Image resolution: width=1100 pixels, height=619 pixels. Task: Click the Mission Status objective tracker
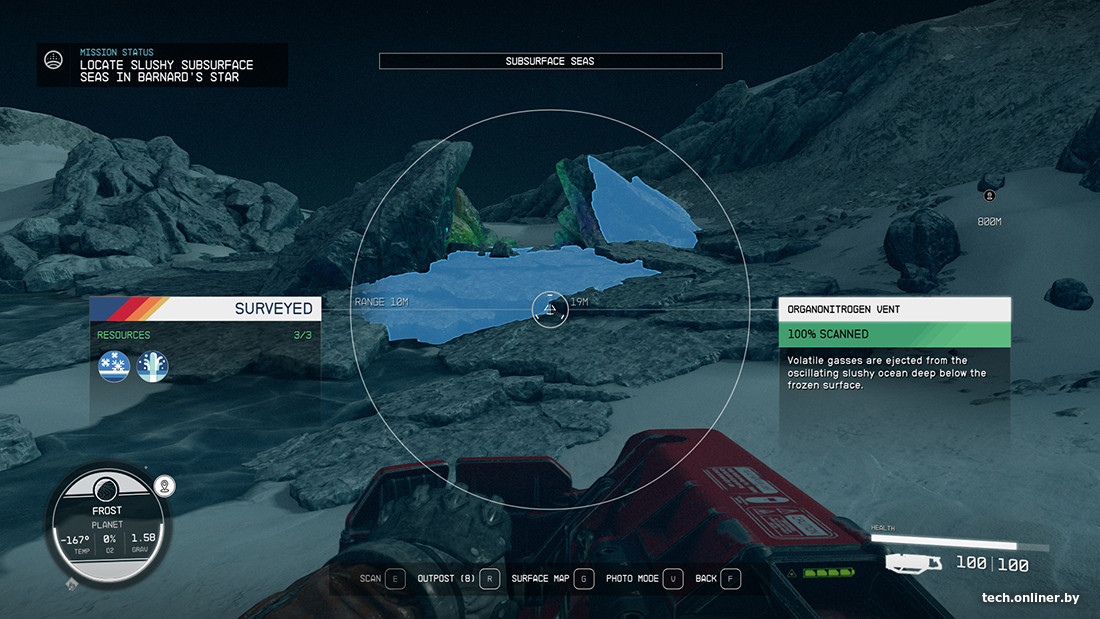click(162, 64)
